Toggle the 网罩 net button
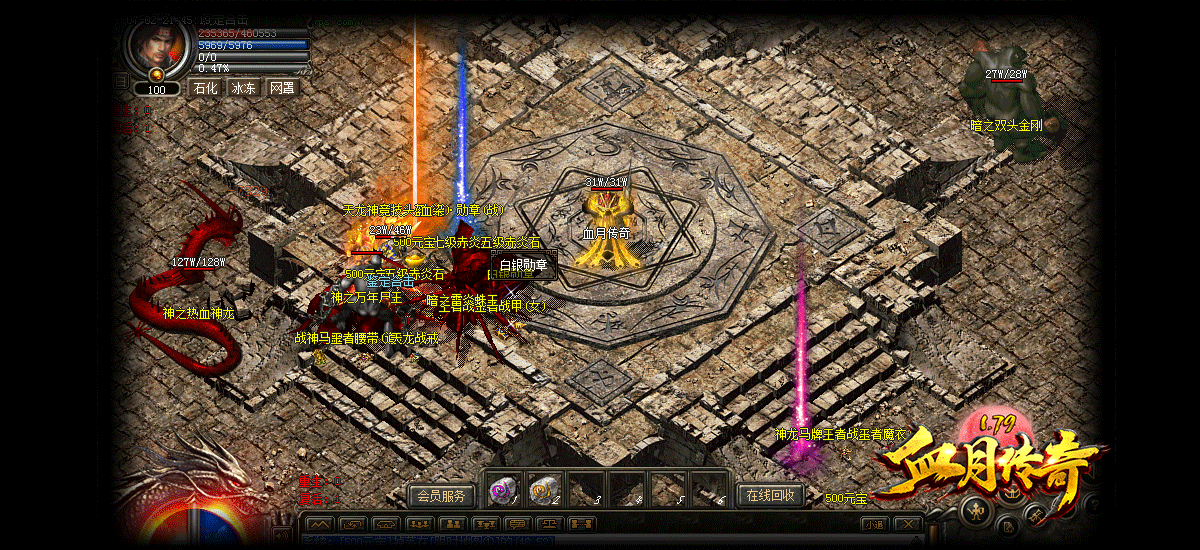Image resolution: width=1200 pixels, height=550 pixels. tap(282, 88)
